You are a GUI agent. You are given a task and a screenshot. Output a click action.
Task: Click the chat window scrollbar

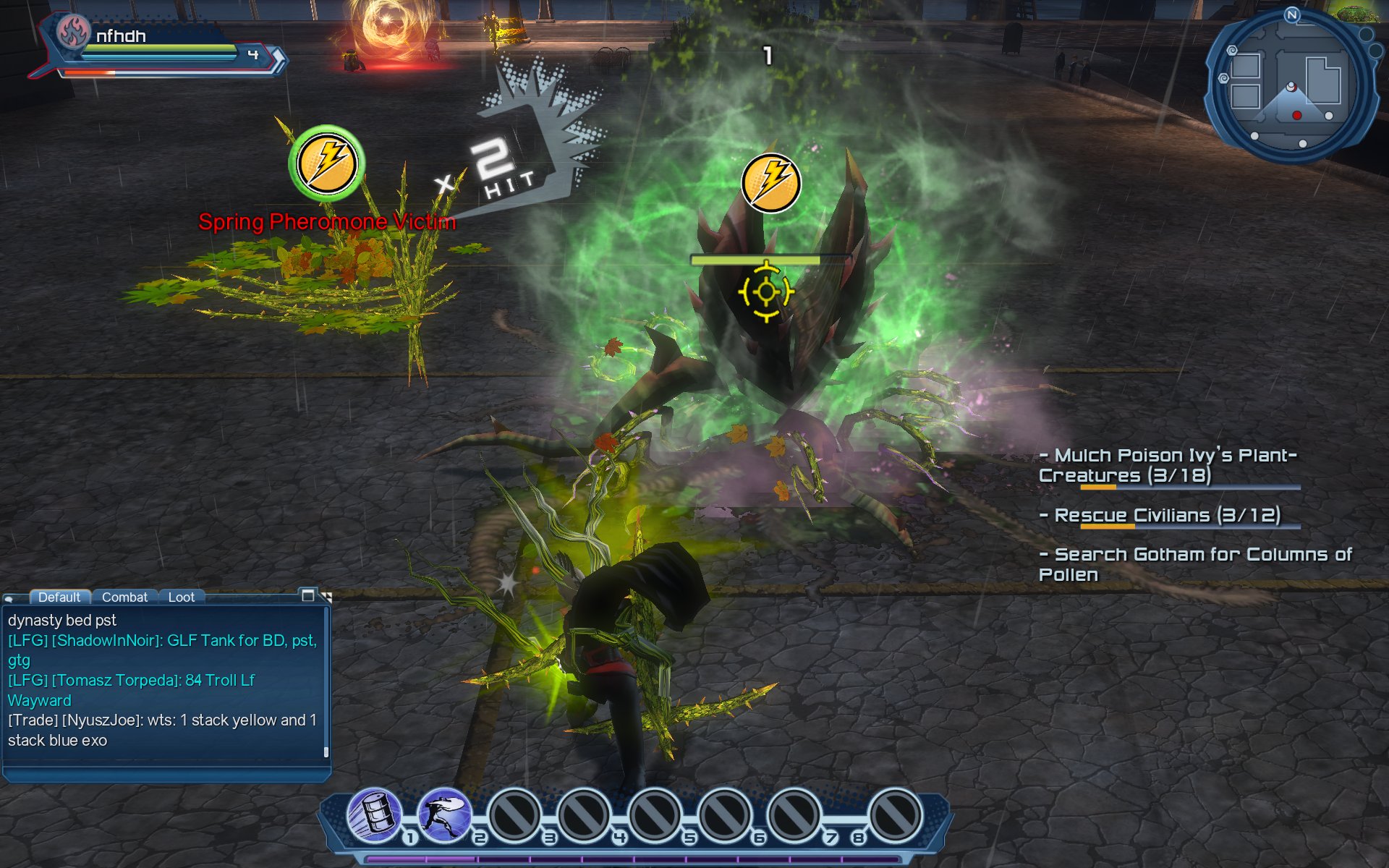tap(326, 752)
